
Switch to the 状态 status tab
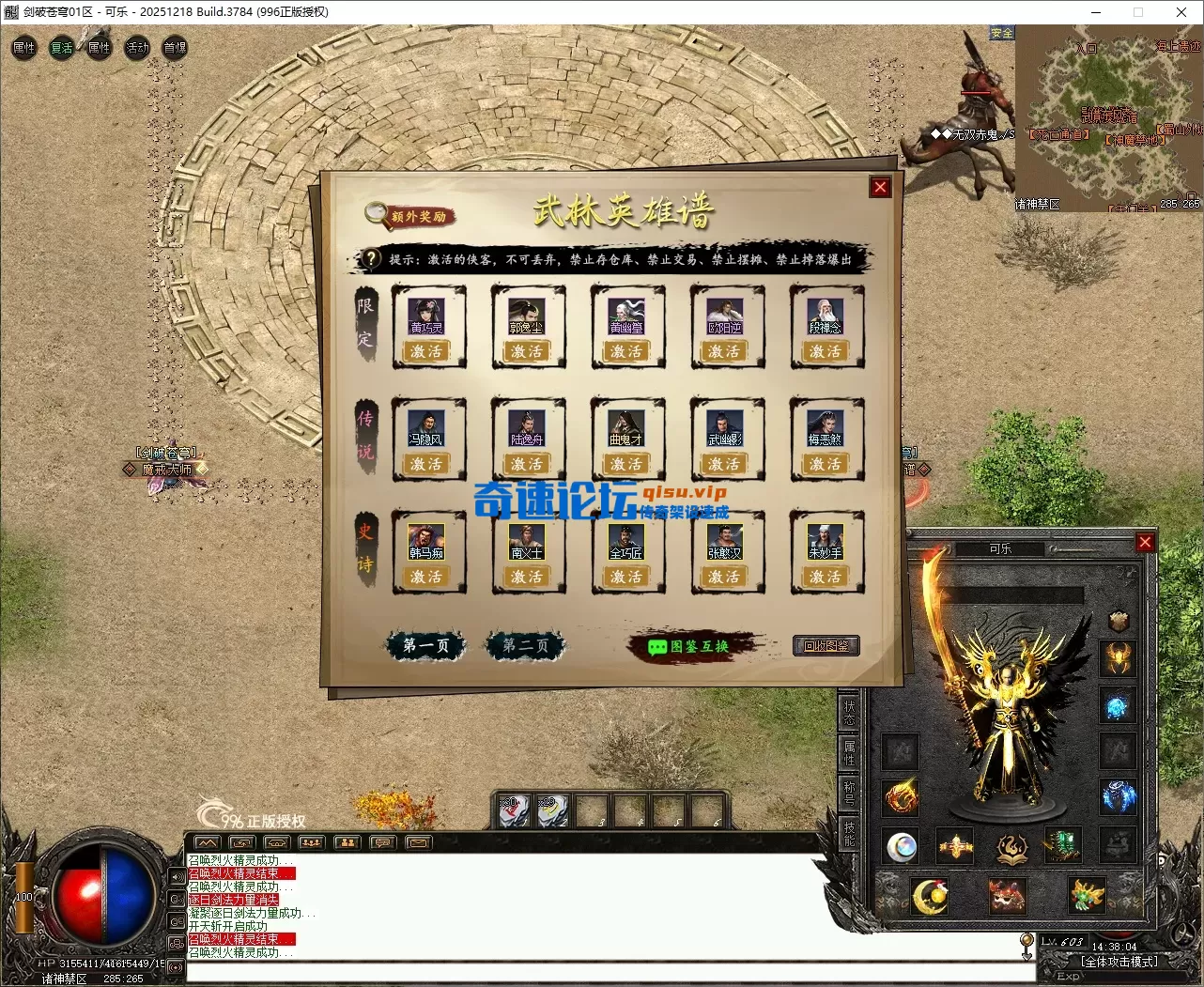click(849, 713)
